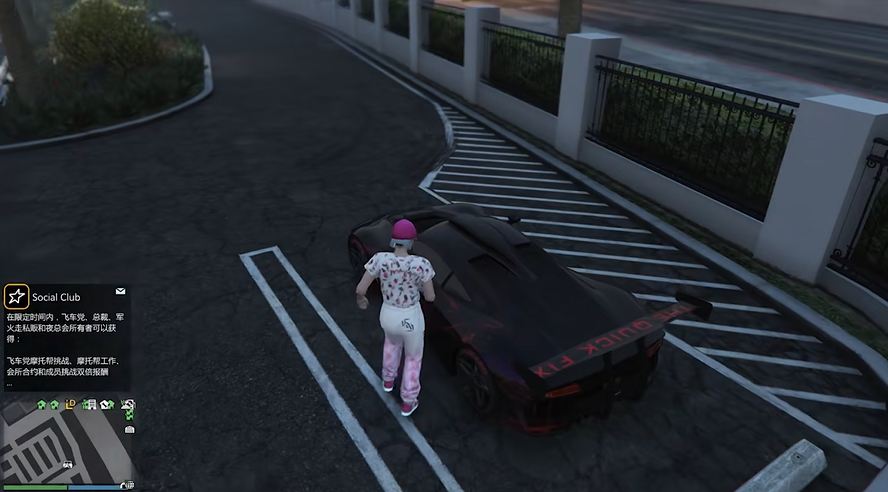Viewport: 888px width, 492px height.
Task: Select the LD Organics marker on minimap
Action: pyautogui.click(x=71, y=404)
